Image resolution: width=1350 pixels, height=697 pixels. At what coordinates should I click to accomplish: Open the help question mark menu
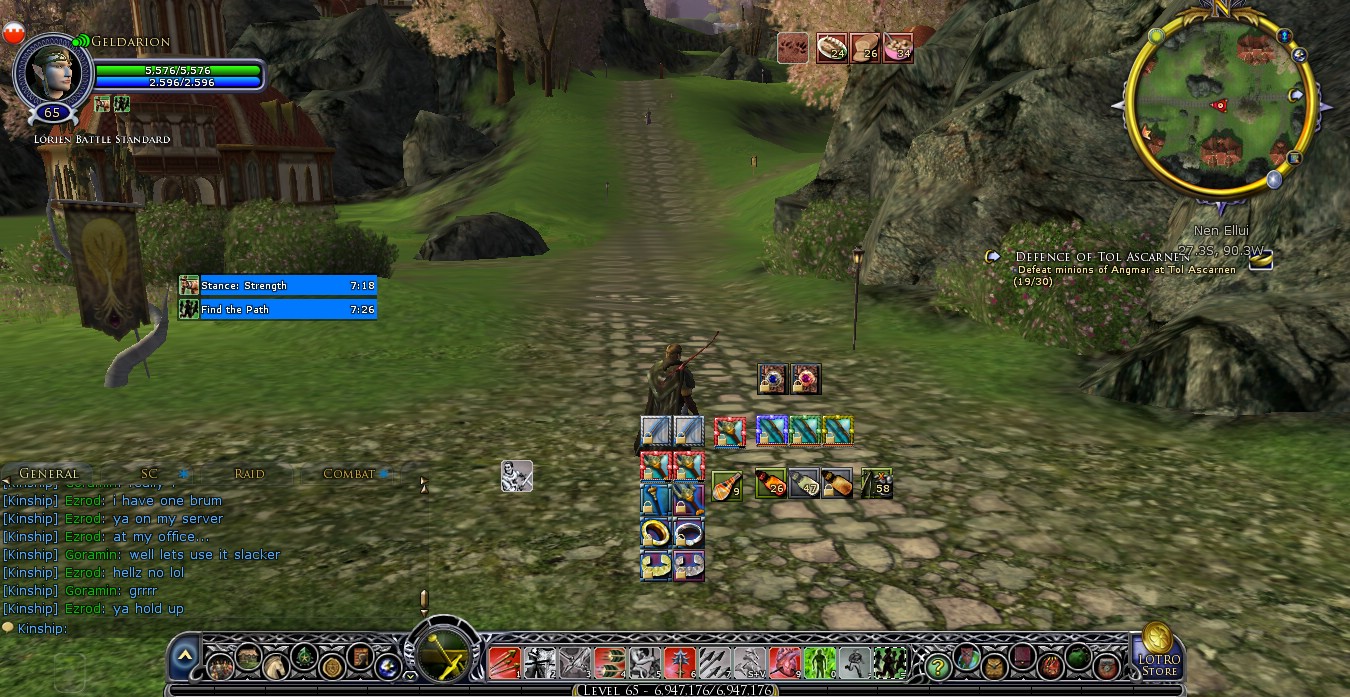[937, 663]
